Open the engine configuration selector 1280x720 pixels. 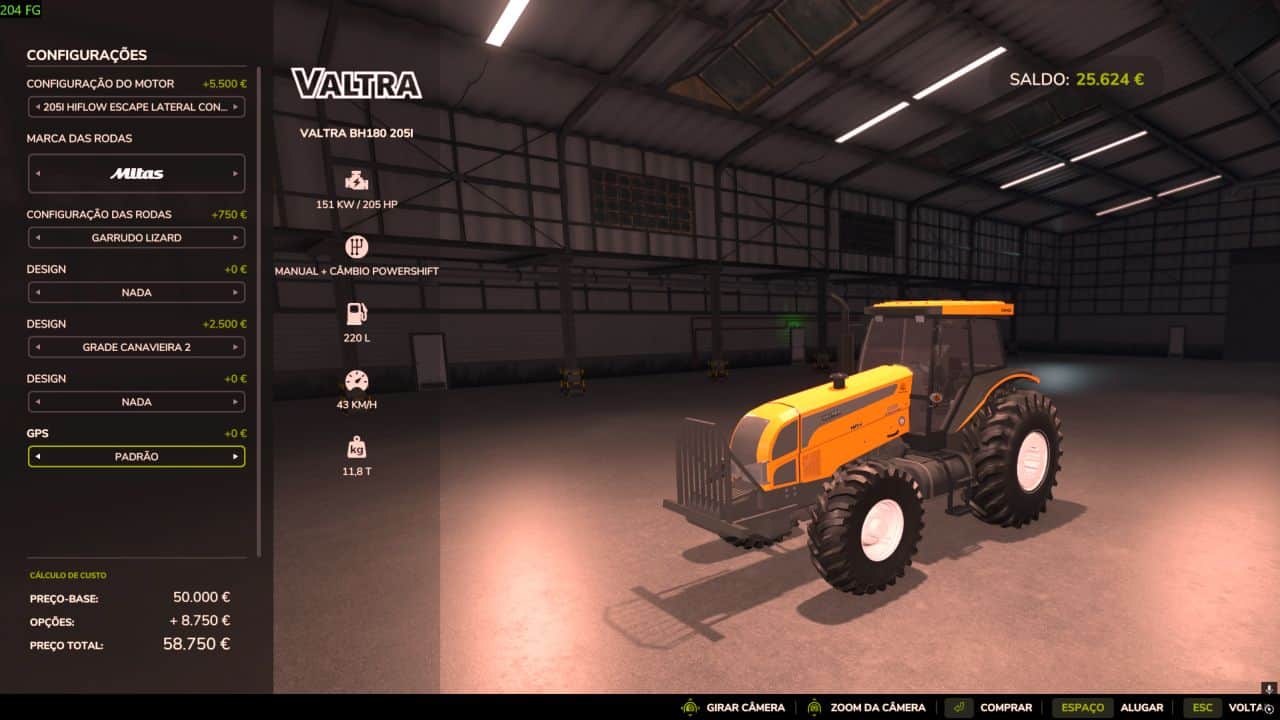point(136,107)
